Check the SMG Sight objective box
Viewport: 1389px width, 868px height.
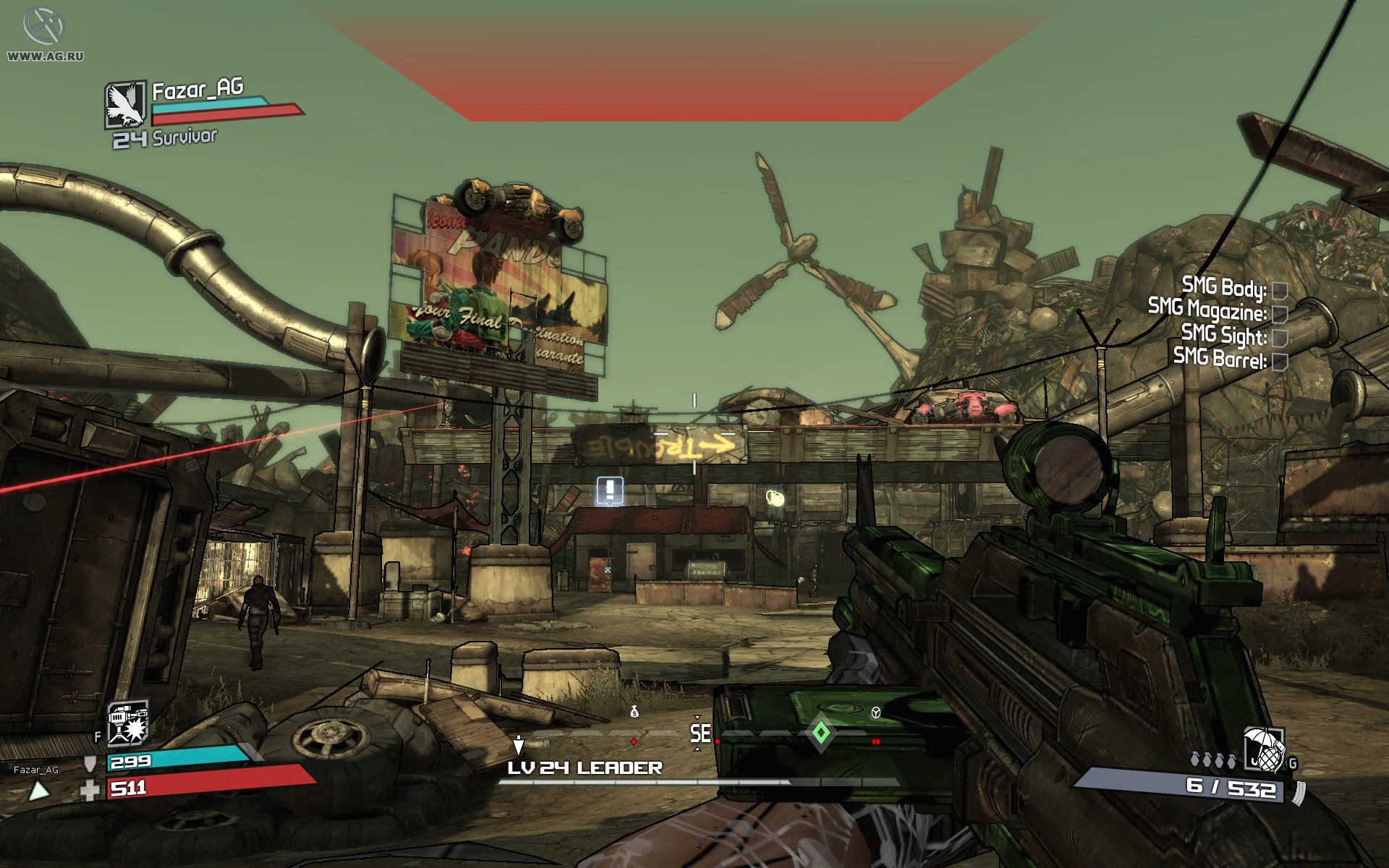click(1279, 337)
